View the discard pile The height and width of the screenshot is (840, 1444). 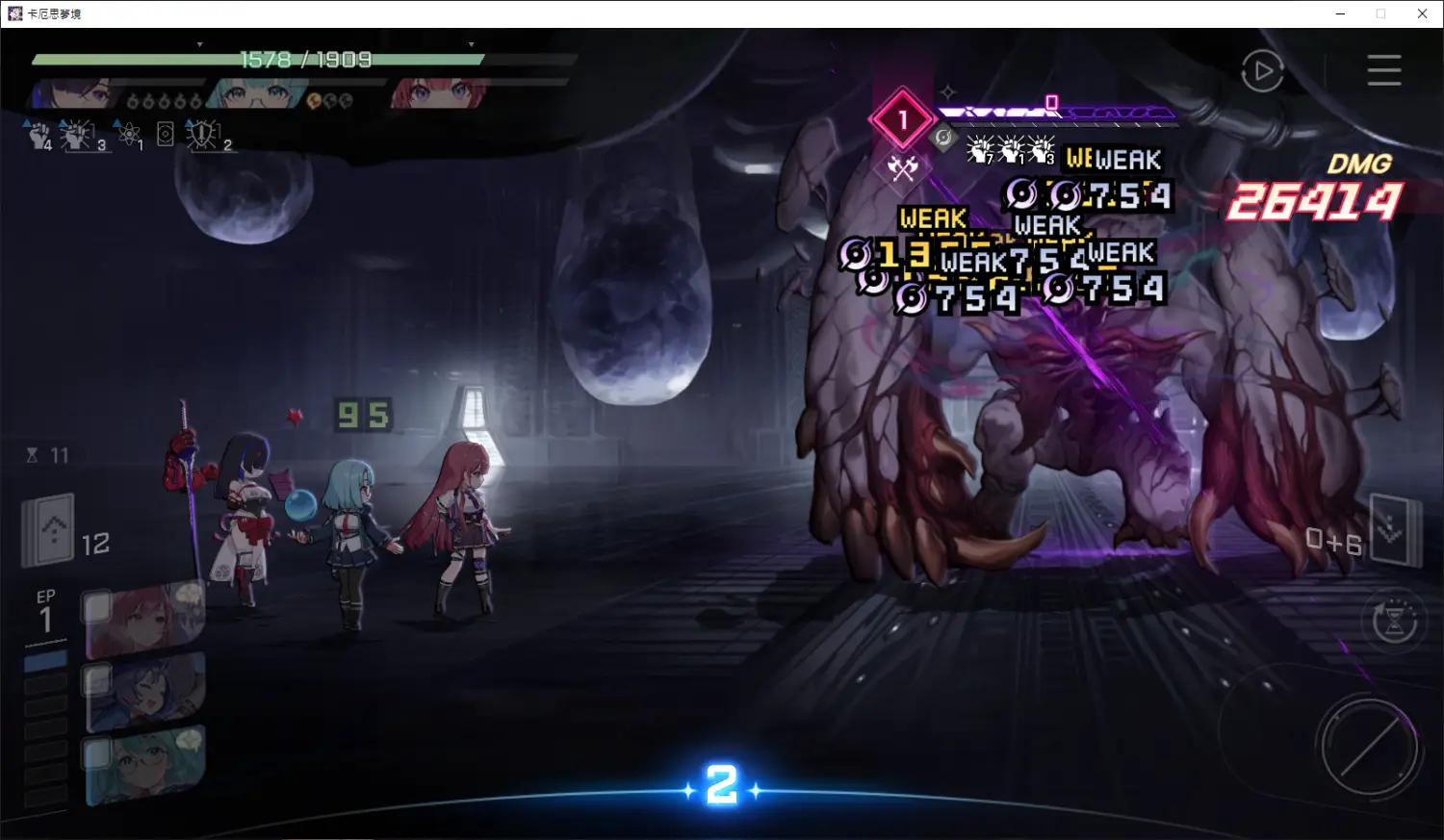1394,530
